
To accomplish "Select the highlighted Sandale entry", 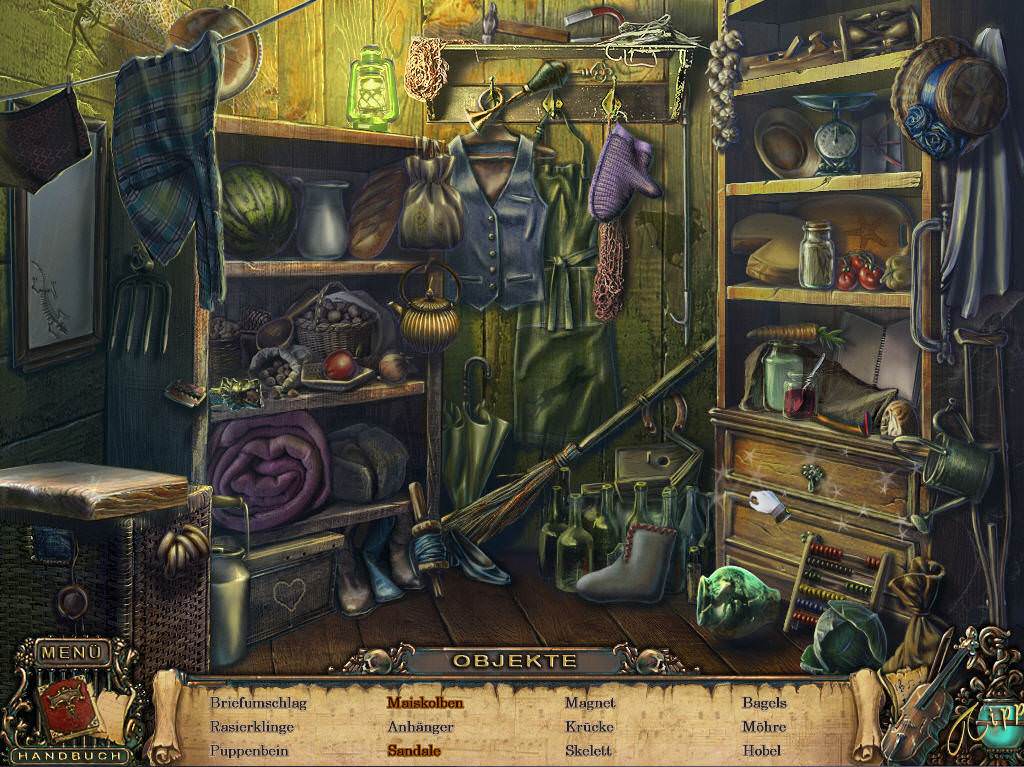I will 414,750.
